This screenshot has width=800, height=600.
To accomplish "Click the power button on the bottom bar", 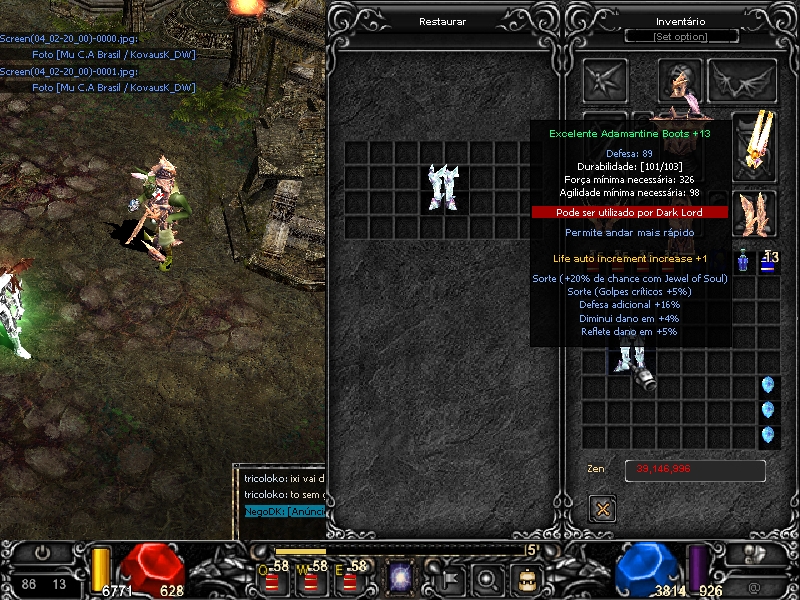I will [44, 552].
